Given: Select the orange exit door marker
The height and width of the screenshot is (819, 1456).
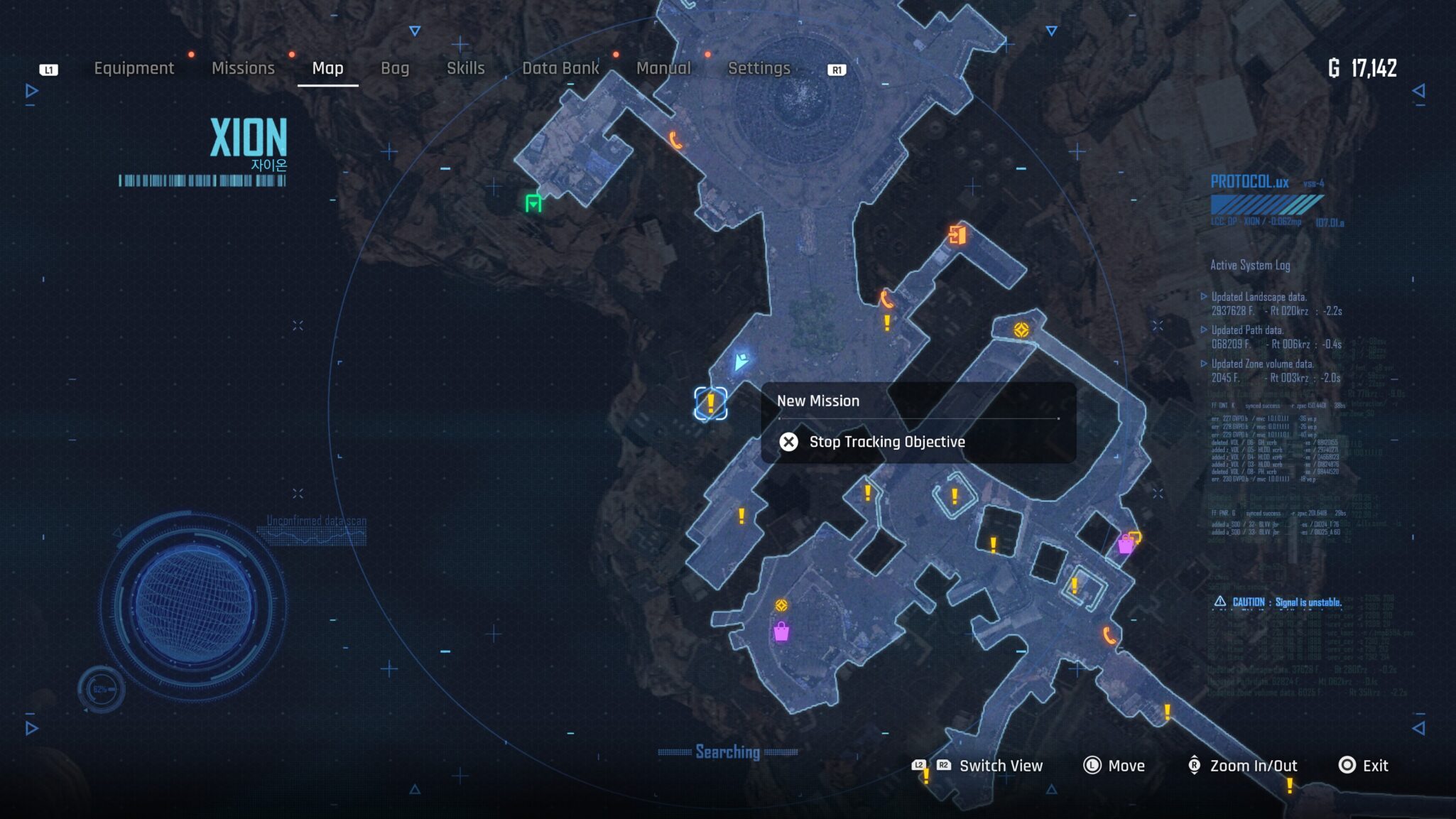Looking at the screenshot, I should tap(957, 234).
